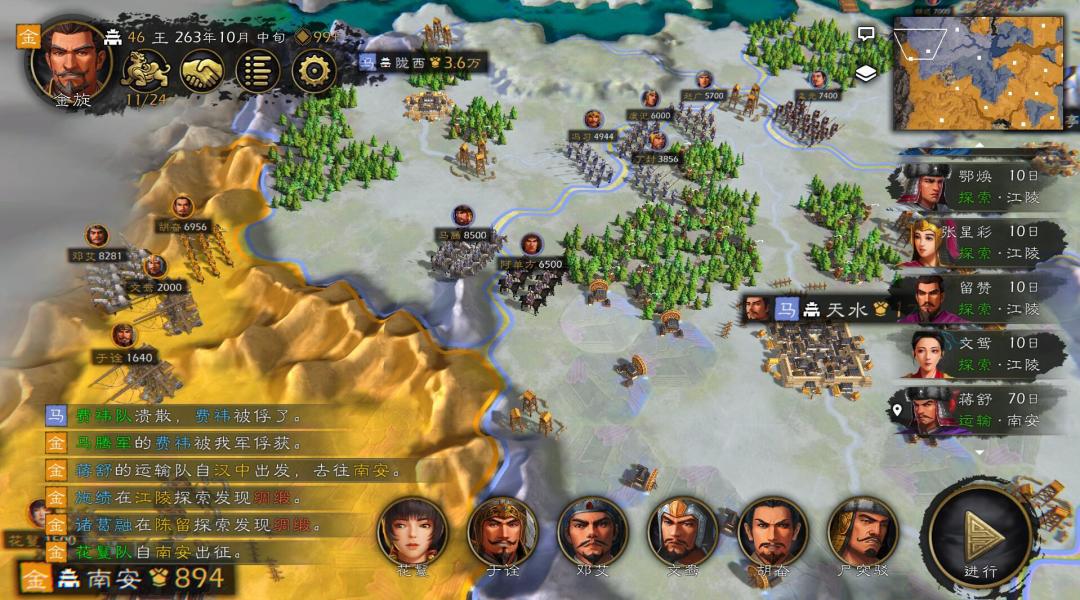The width and height of the screenshot is (1080, 600).
Task: Open the list menu icon
Action: (258, 71)
